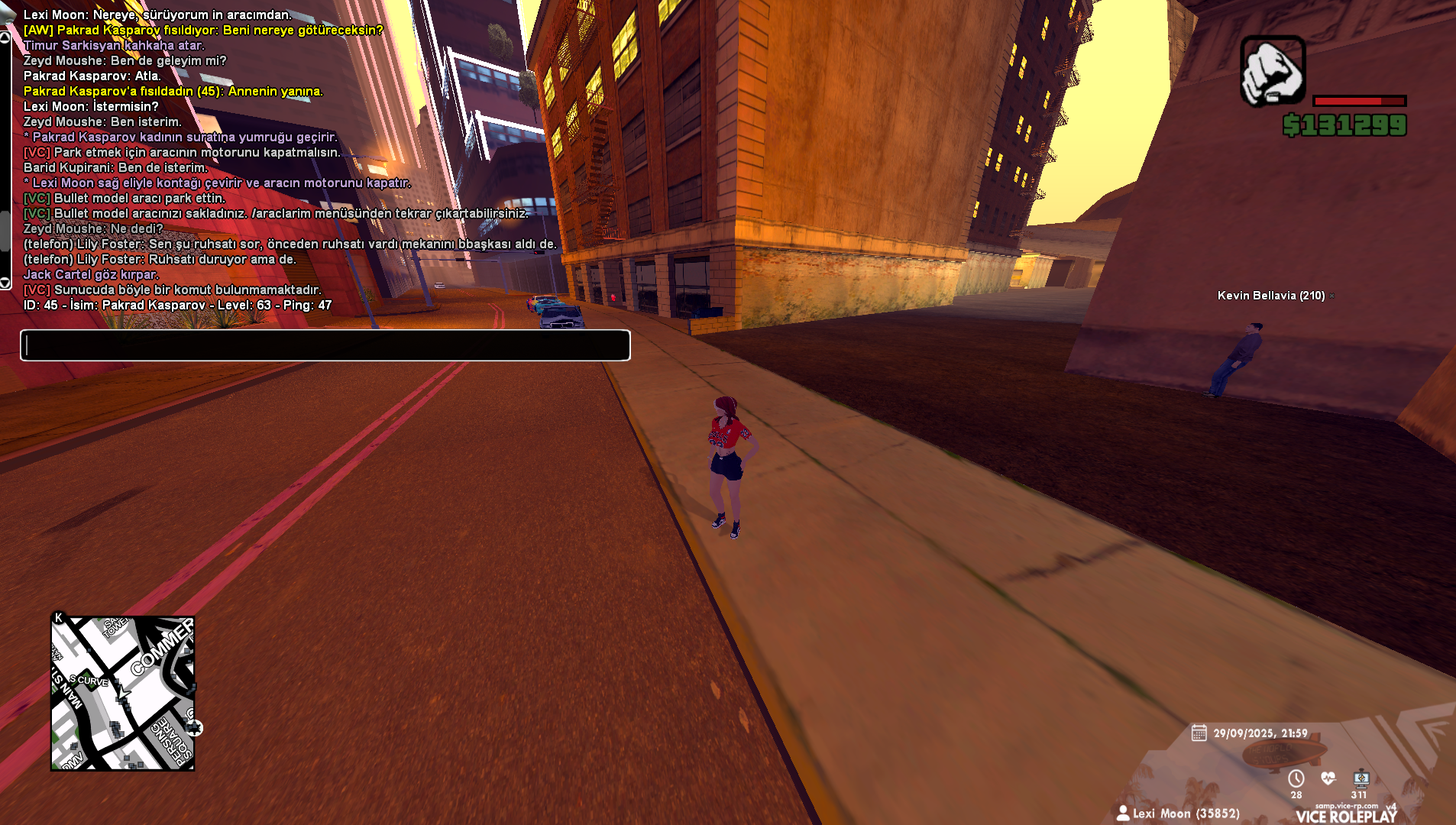The image size is (1456, 825).
Task: Focus the chat text input box
Action: pos(325,345)
